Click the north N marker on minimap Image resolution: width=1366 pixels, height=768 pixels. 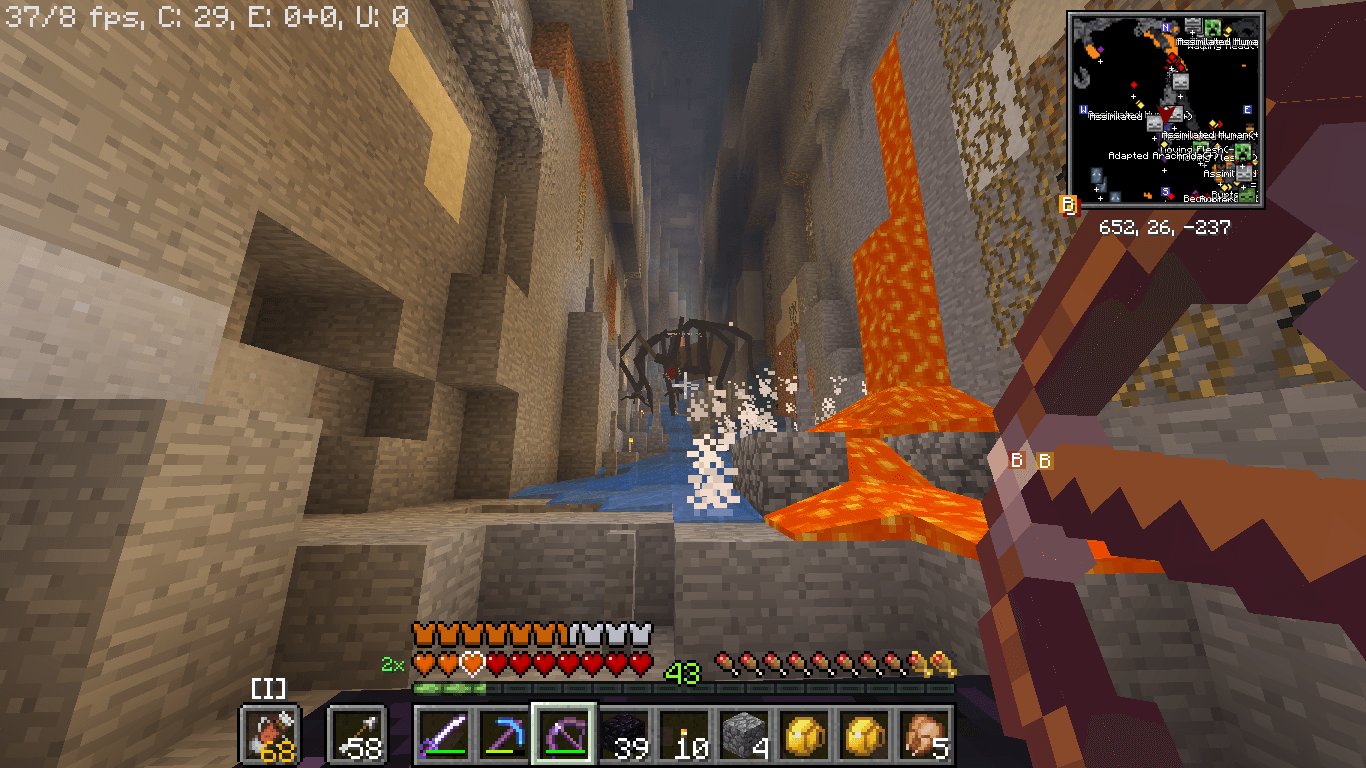[1165, 27]
